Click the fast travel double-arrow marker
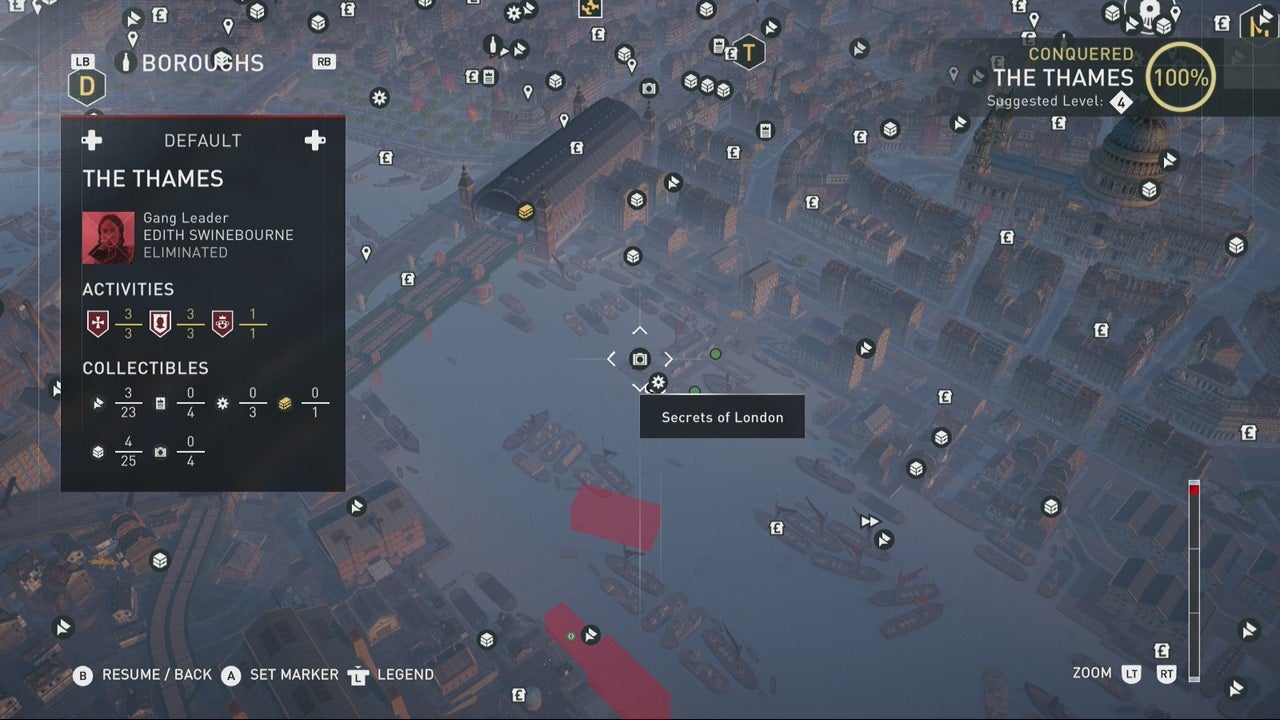 coord(869,520)
